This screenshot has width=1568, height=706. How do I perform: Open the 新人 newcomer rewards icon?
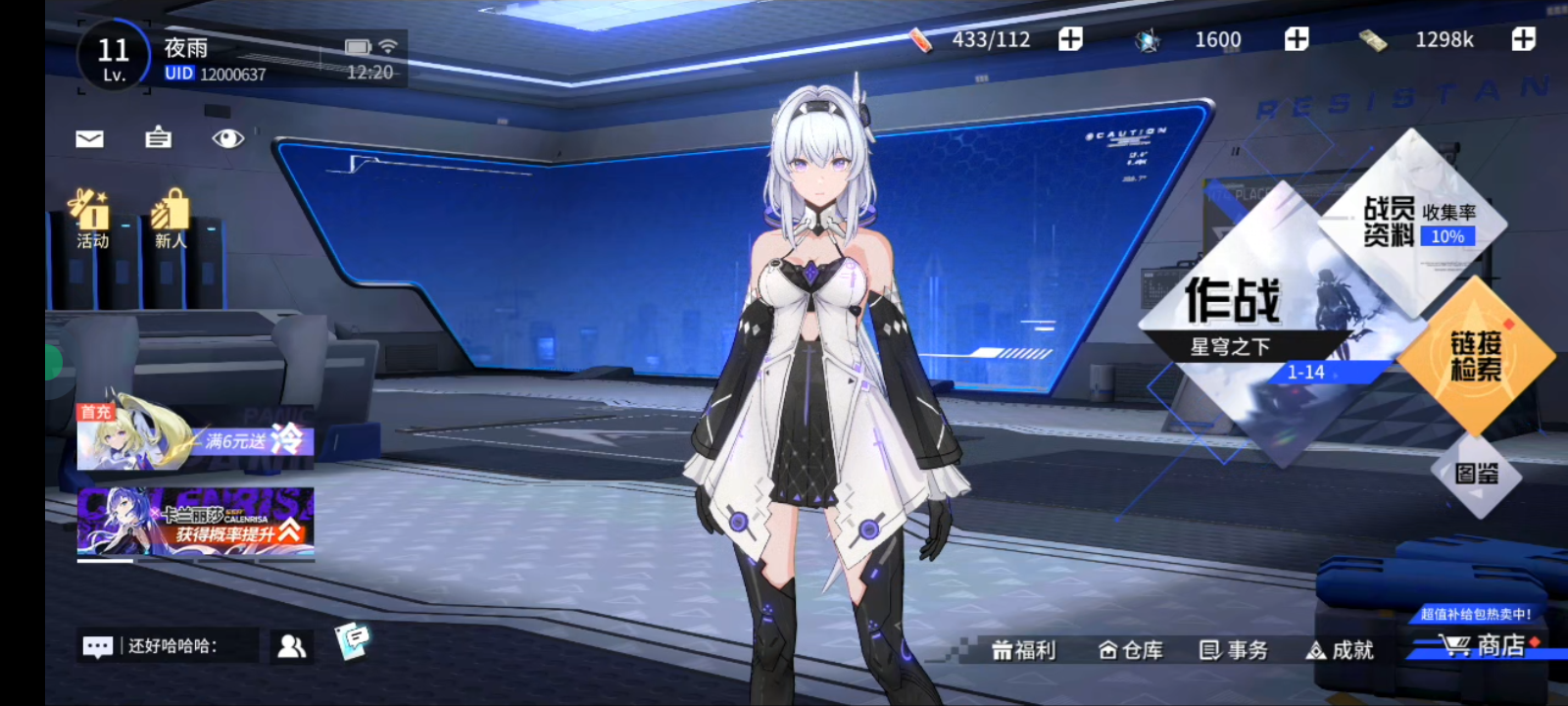(170, 219)
